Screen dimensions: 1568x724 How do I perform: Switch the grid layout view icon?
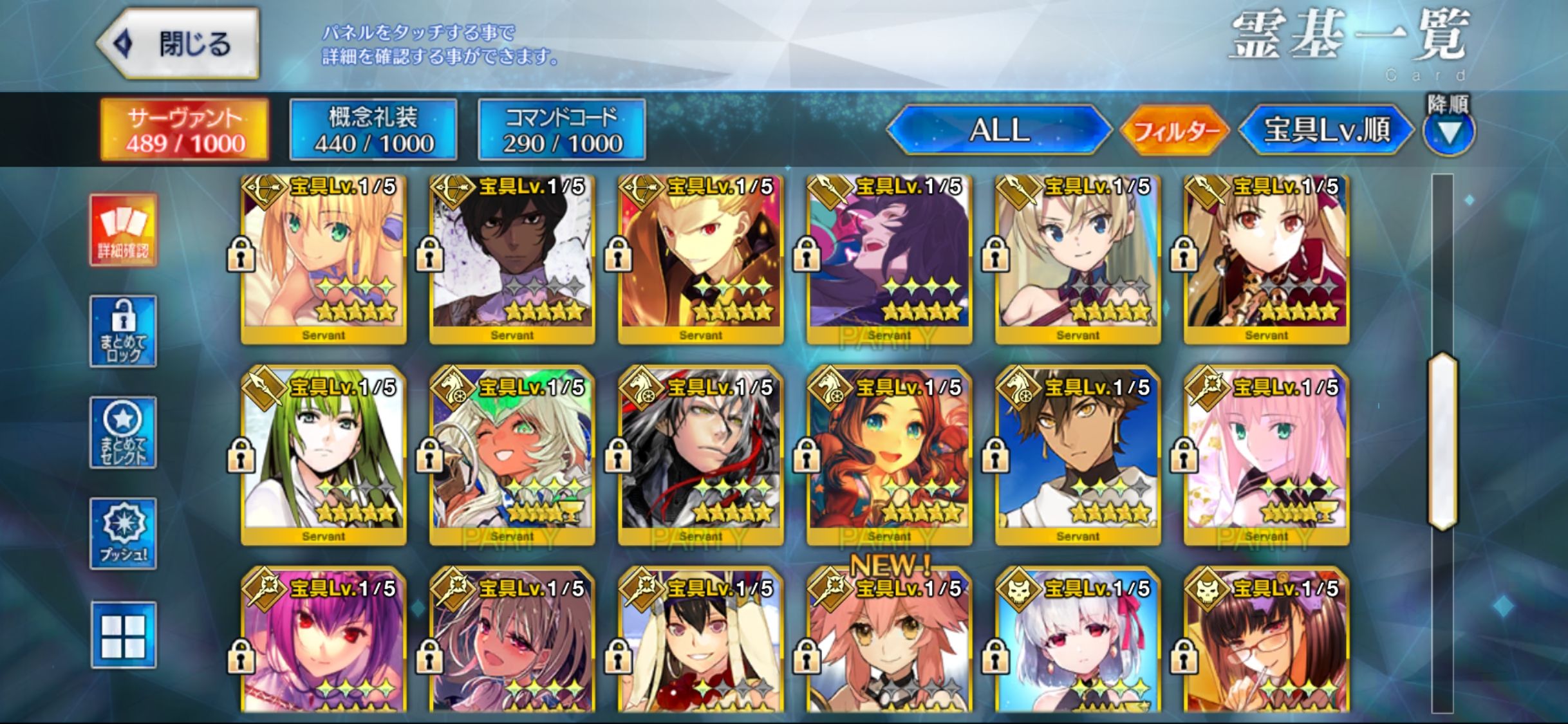pyautogui.click(x=123, y=635)
